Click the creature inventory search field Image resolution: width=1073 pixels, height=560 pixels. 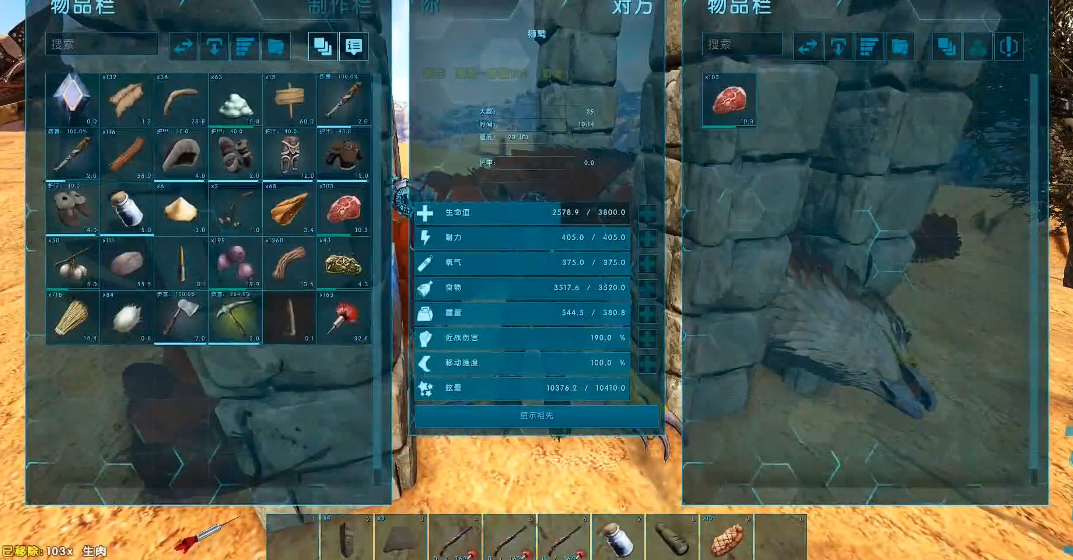coord(742,45)
